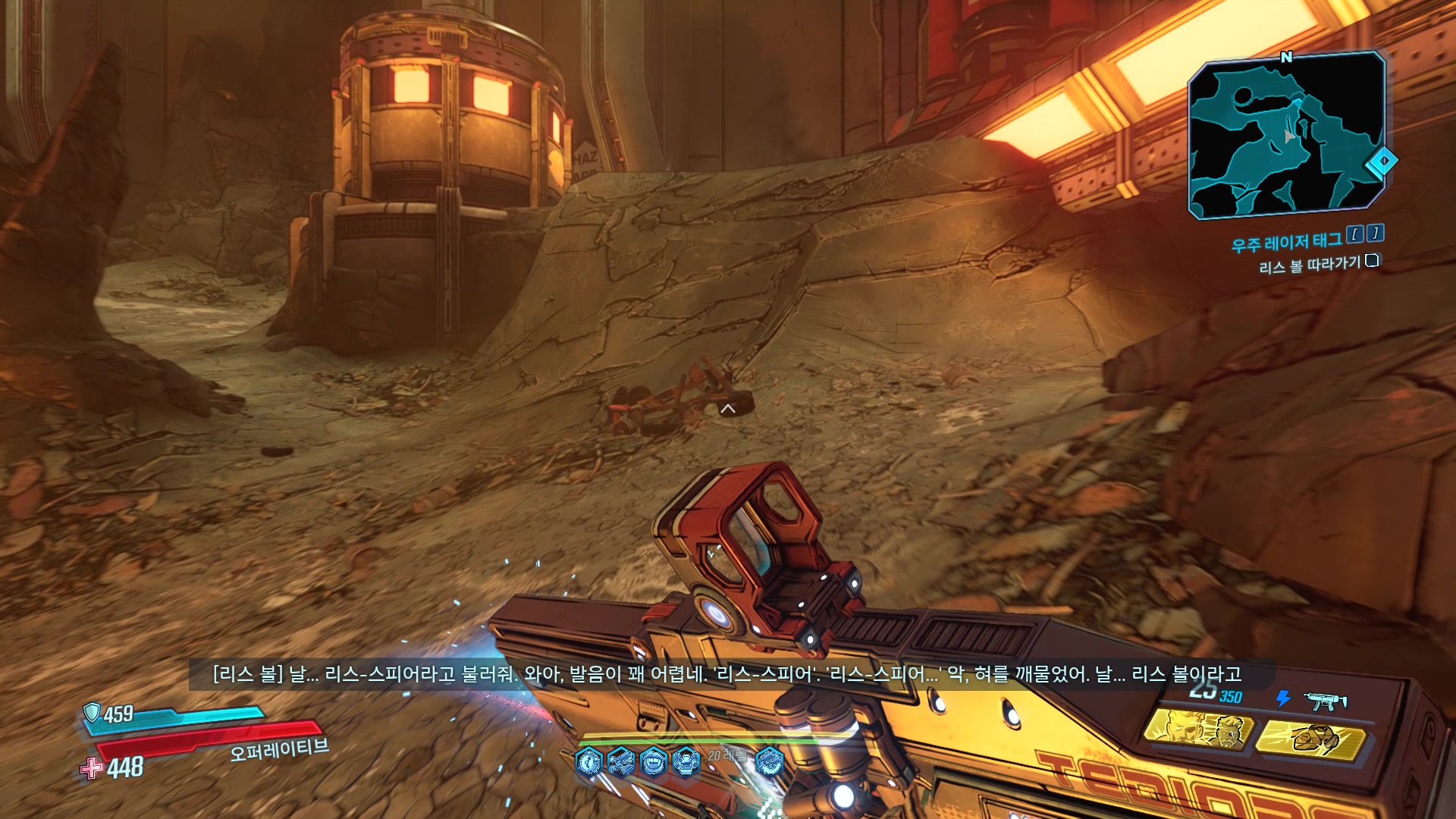Image resolution: width=1456 pixels, height=819 pixels.
Task: Open the minimap in the corner
Action: (x=1286, y=135)
